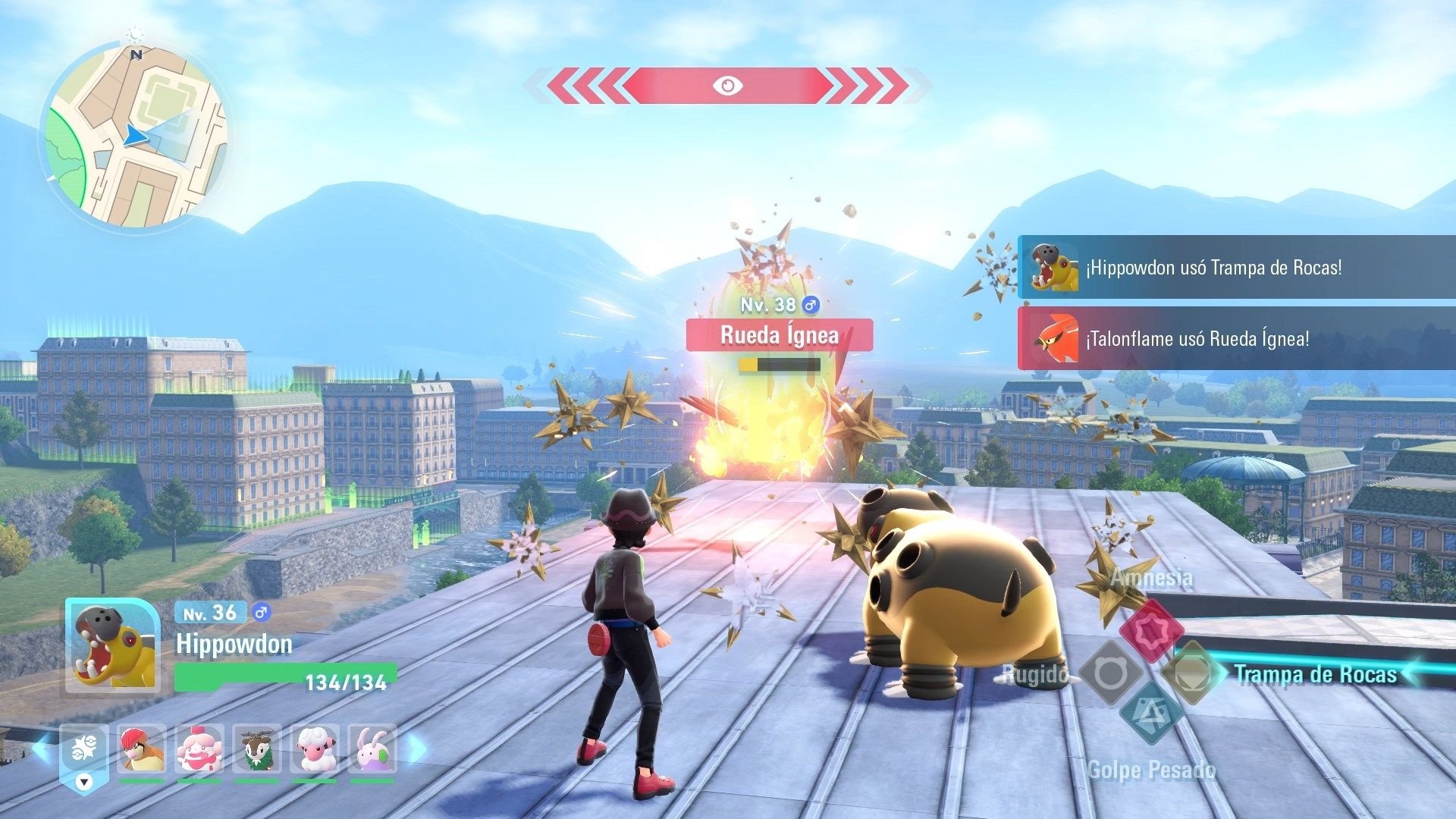
Task: Open the Talonflame Rueda Ígnea log entry
Action: click(1236, 339)
